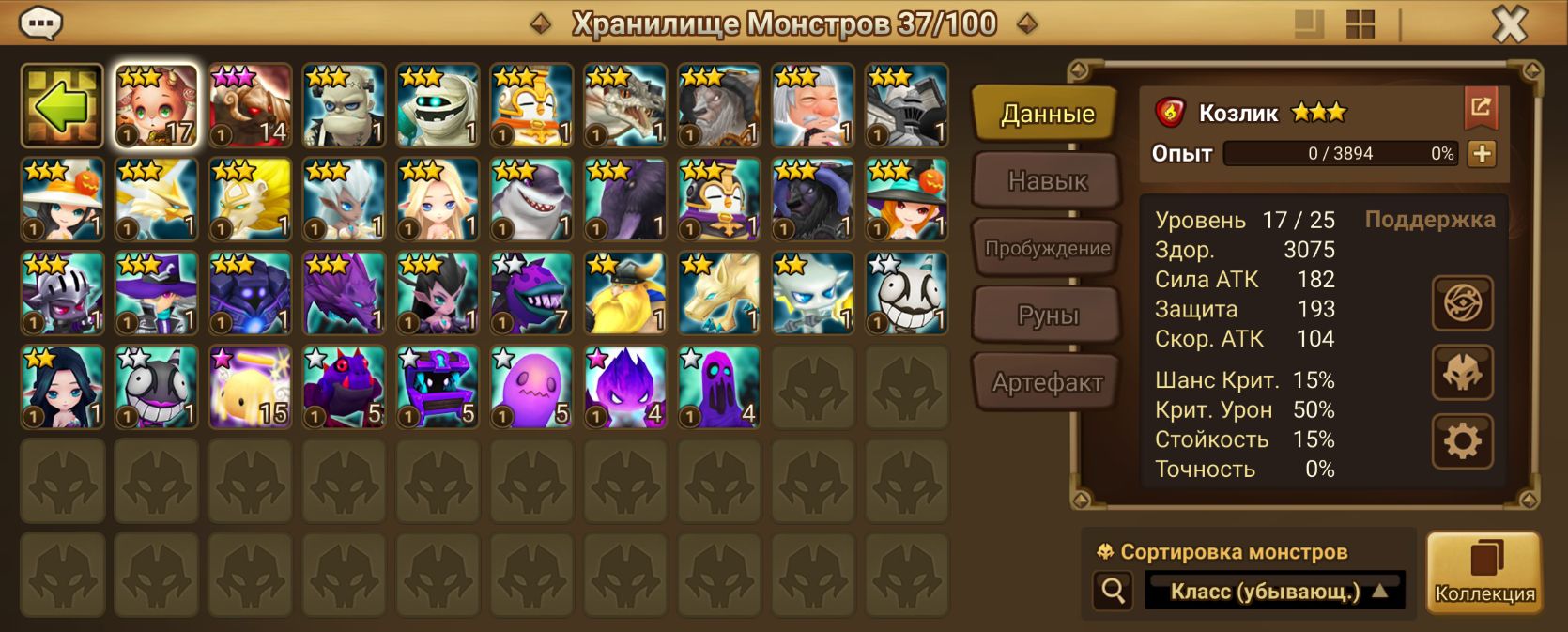This screenshot has width=1568, height=632.
Task: Add experience with the plus button
Action: coord(1482,154)
